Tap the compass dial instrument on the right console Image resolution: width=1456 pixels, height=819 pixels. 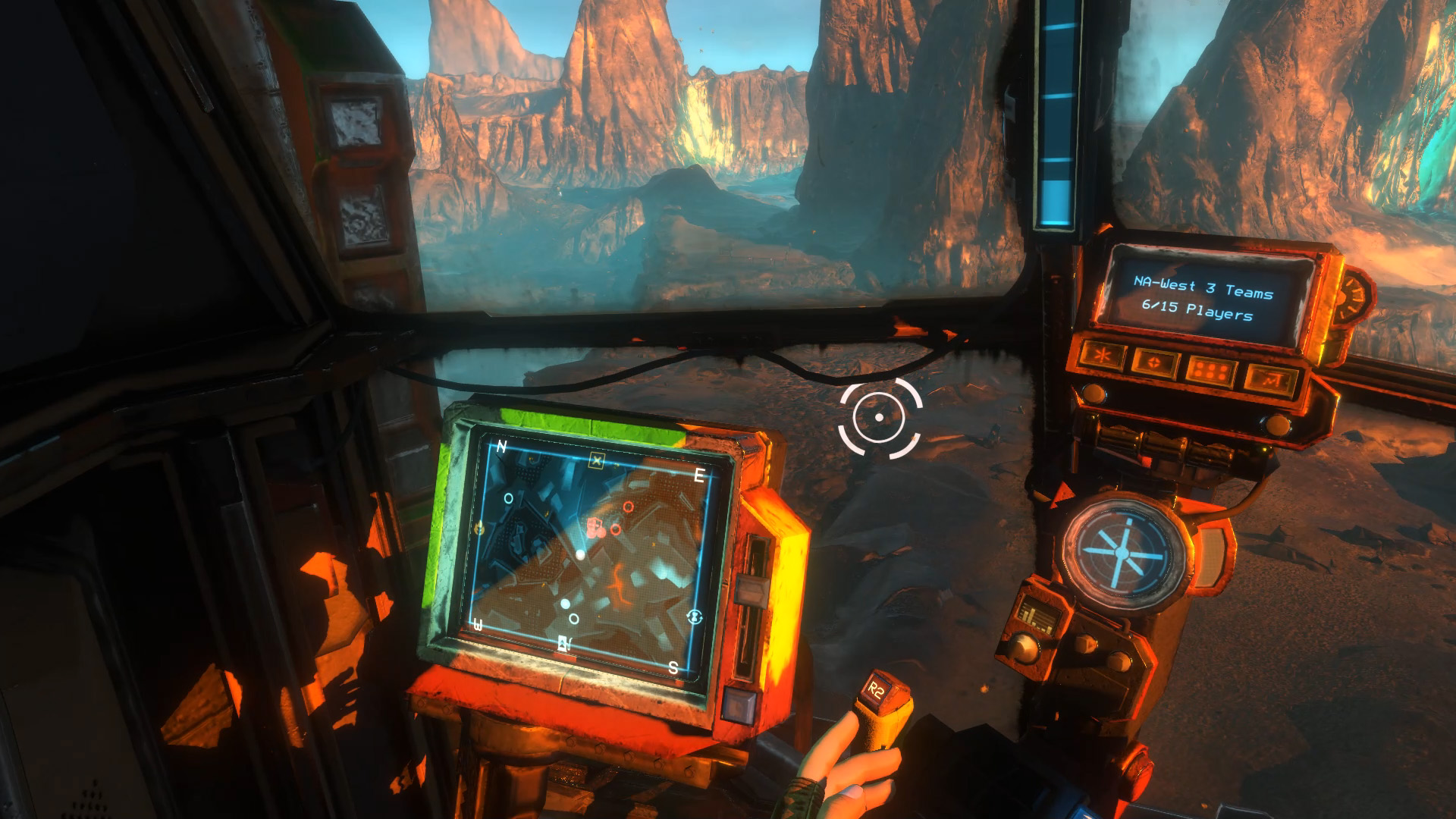pyautogui.click(x=1122, y=554)
